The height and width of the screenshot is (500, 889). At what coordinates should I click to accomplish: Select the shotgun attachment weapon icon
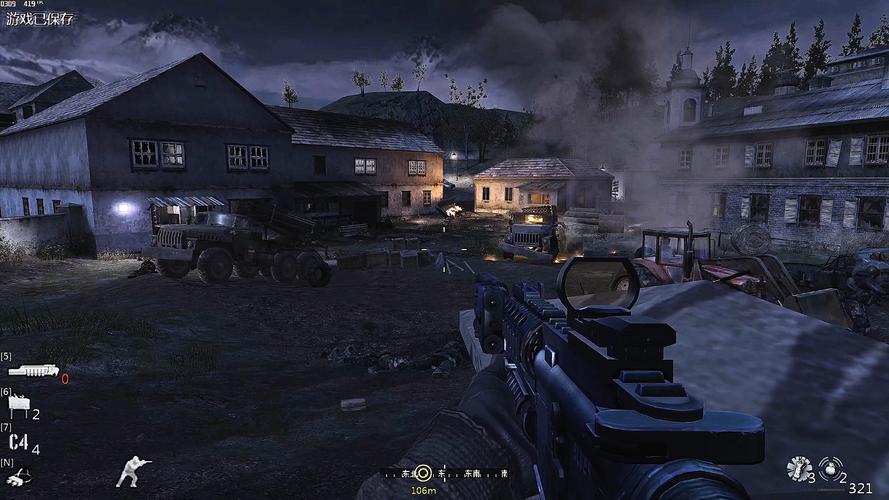tap(33, 371)
